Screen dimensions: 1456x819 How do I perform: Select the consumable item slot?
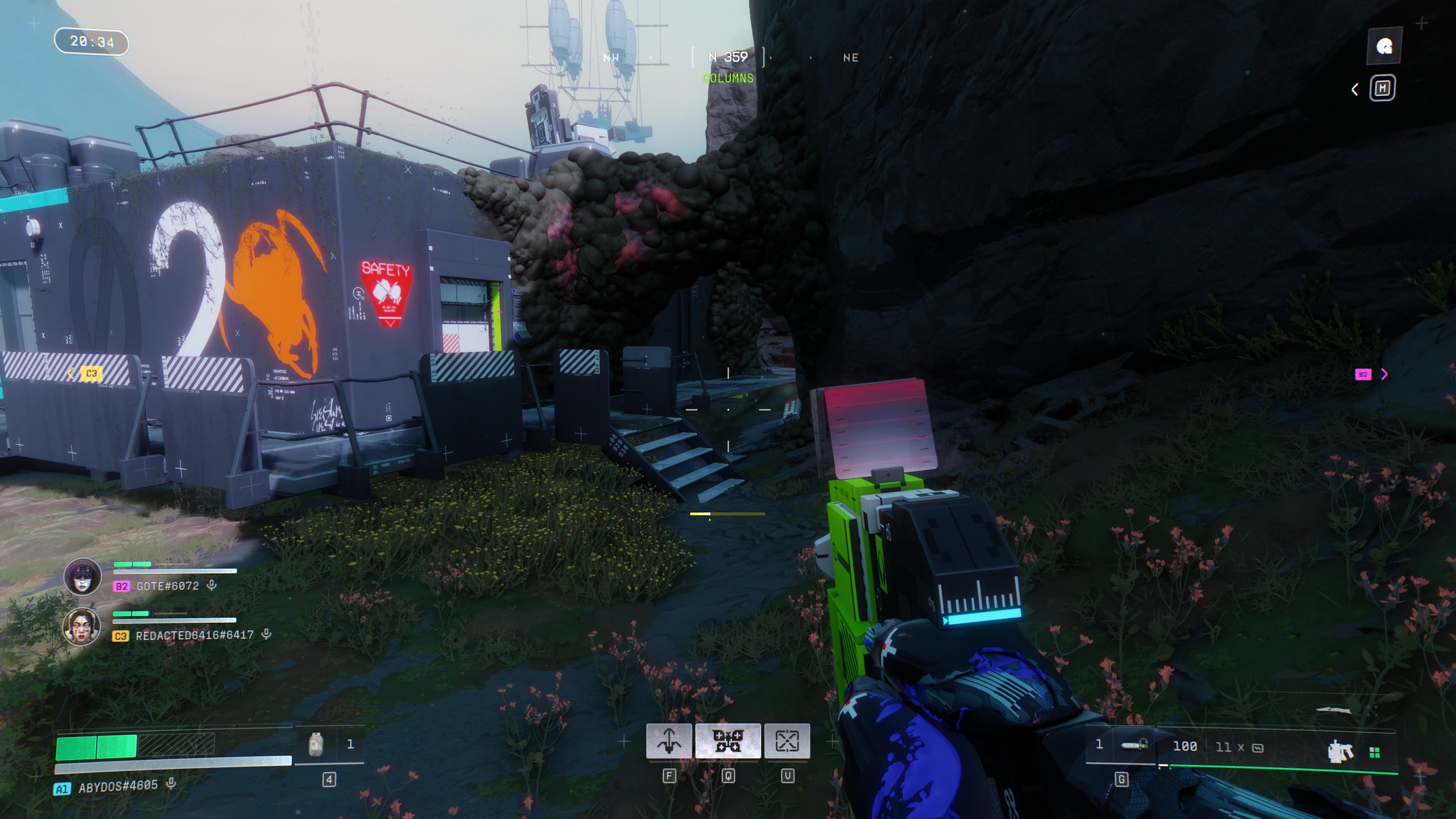(x=316, y=744)
